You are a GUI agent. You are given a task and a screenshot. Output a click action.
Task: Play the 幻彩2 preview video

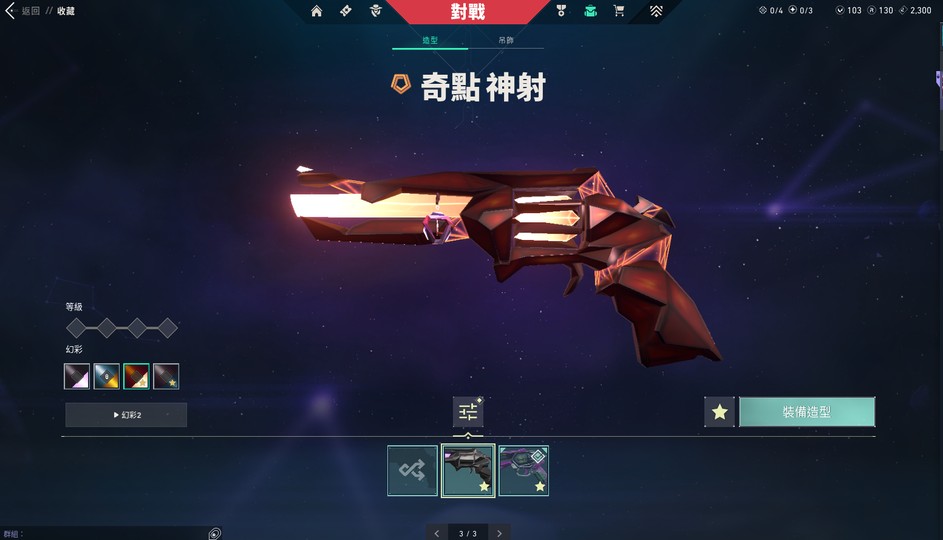pos(126,415)
